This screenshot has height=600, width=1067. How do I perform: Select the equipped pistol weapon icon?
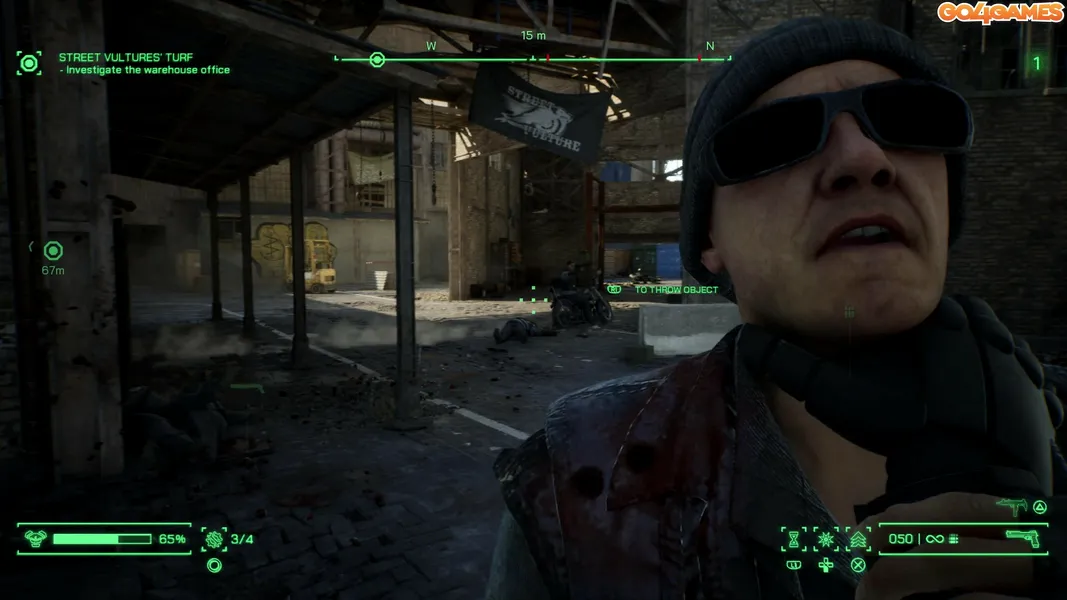click(1022, 539)
